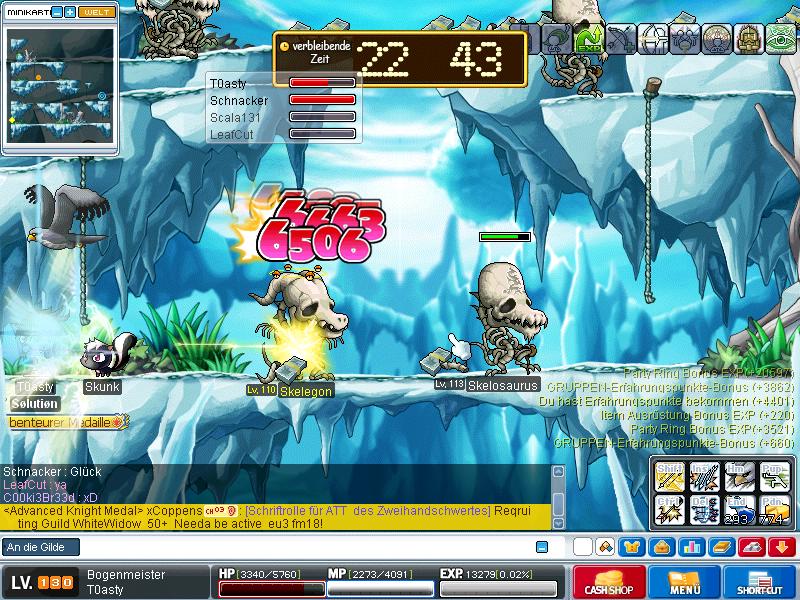Activate the Ins arrow rain skill slot
This screenshot has height=600, width=800.
704,477
